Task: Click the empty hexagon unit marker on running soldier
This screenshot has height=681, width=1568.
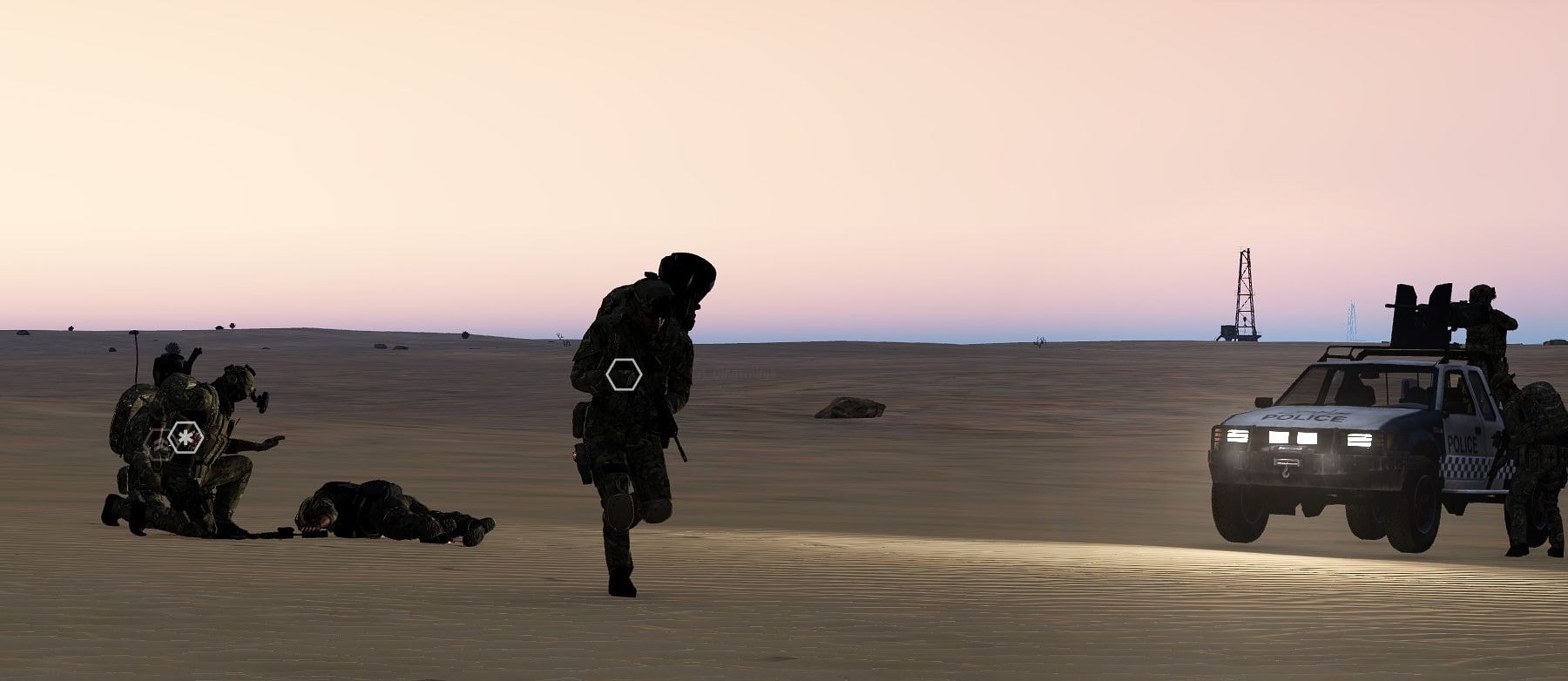Action: [624, 376]
